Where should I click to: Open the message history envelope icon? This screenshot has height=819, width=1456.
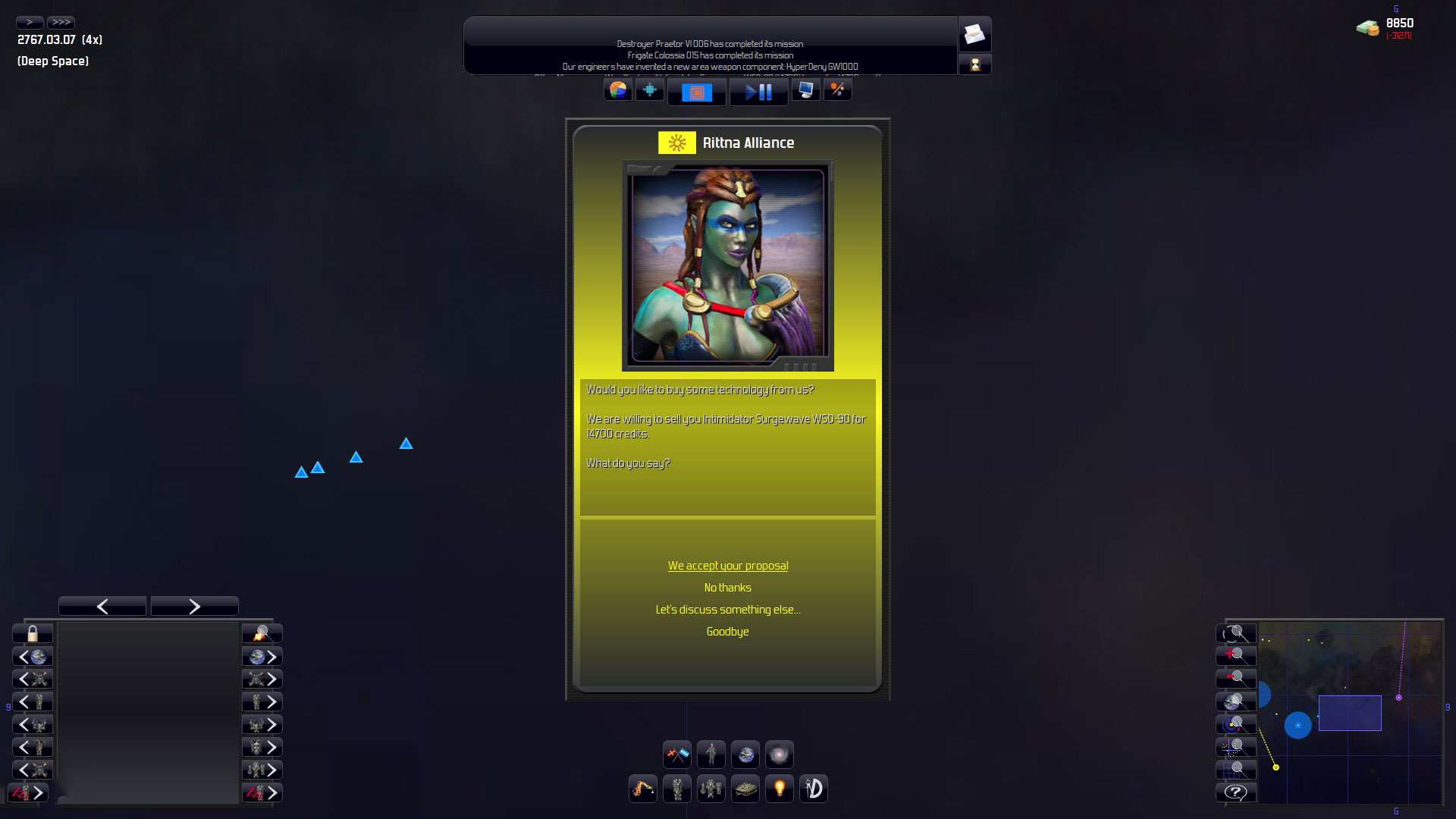pyautogui.click(x=974, y=34)
